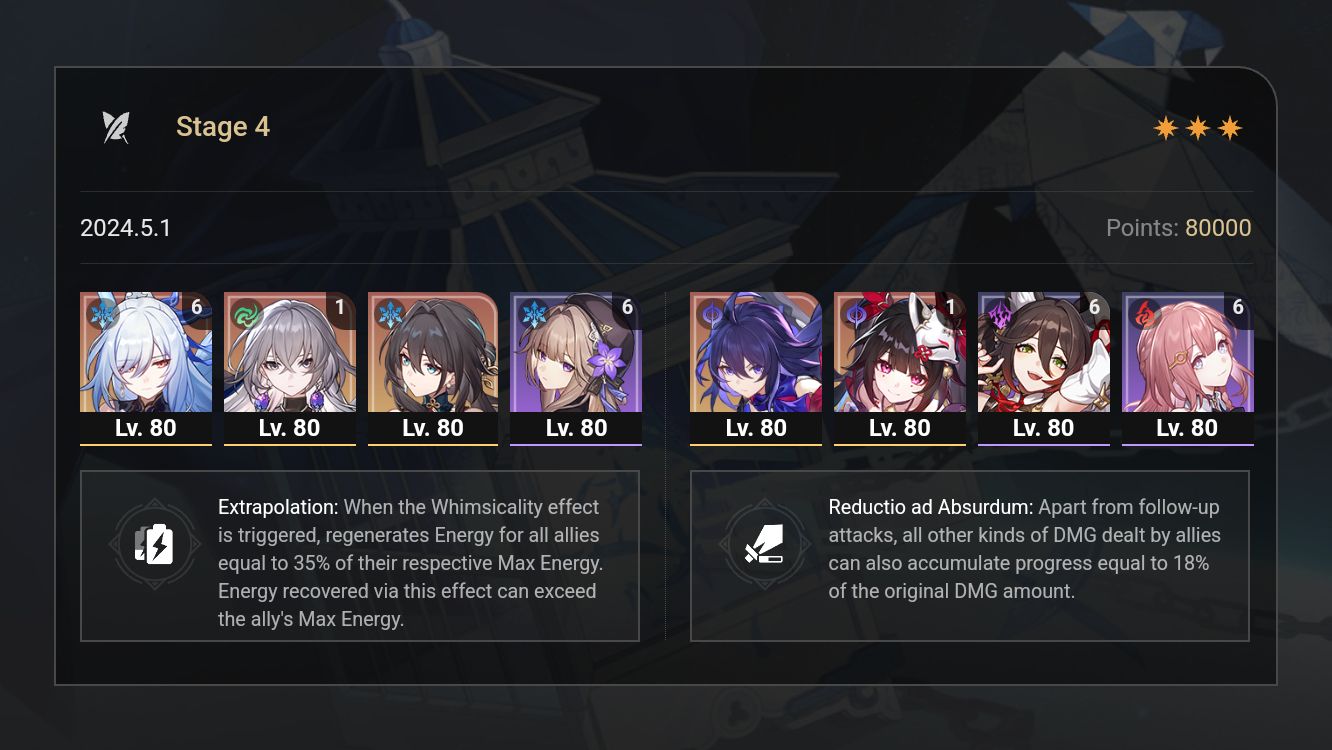Select the Stage 4 header title
1332x750 pixels.
pos(223,126)
